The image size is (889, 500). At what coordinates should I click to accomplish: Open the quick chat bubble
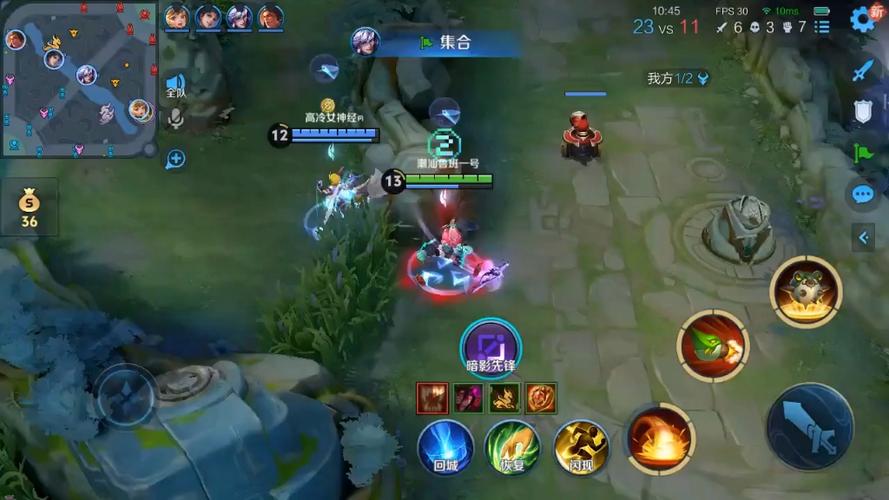point(862,194)
